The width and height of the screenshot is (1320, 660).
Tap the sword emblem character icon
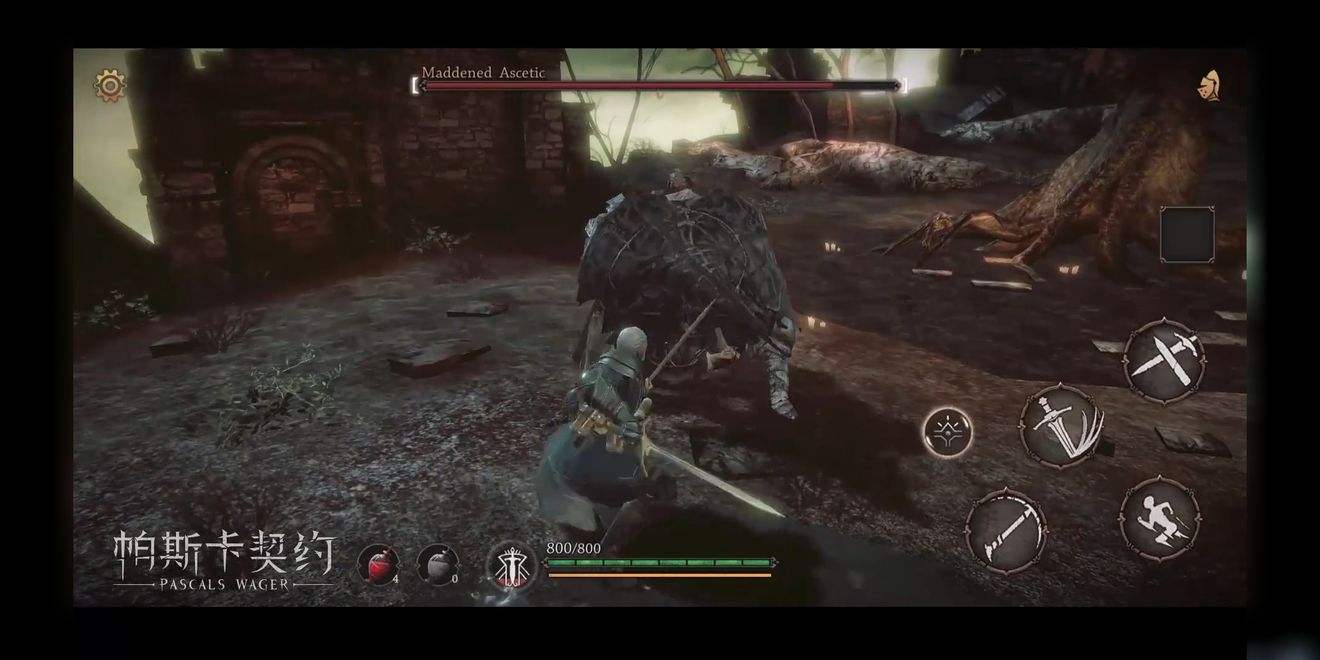click(x=510, y=567)
